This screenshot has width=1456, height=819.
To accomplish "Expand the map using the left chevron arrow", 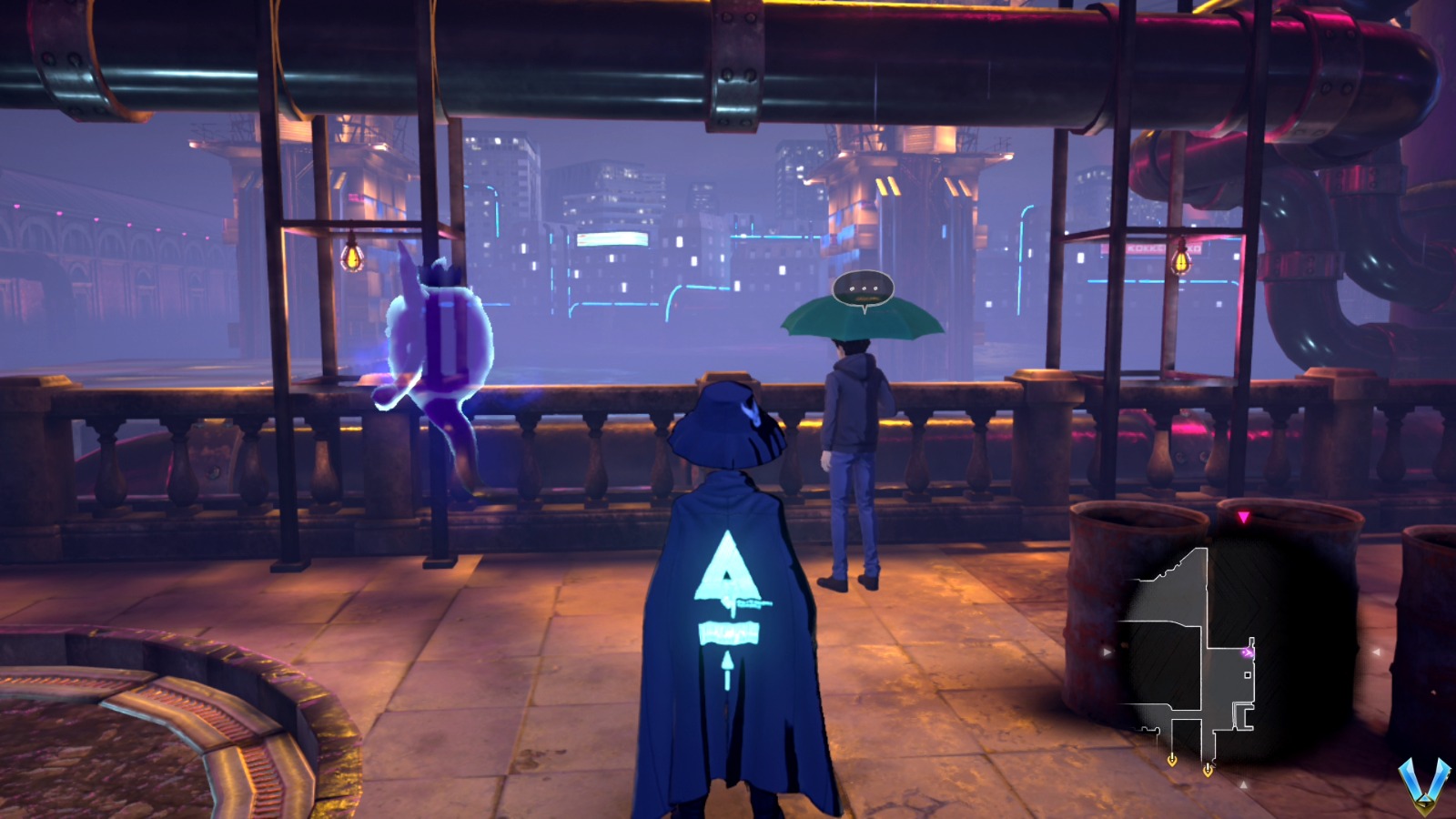I will click(1107, 652).
